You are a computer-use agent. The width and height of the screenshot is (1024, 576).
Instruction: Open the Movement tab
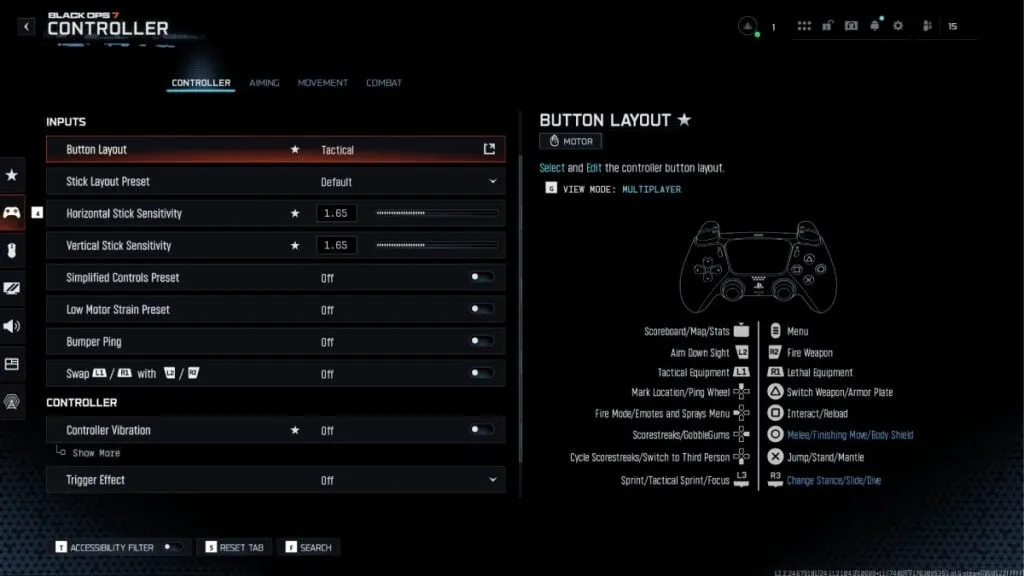coord(322,83)
